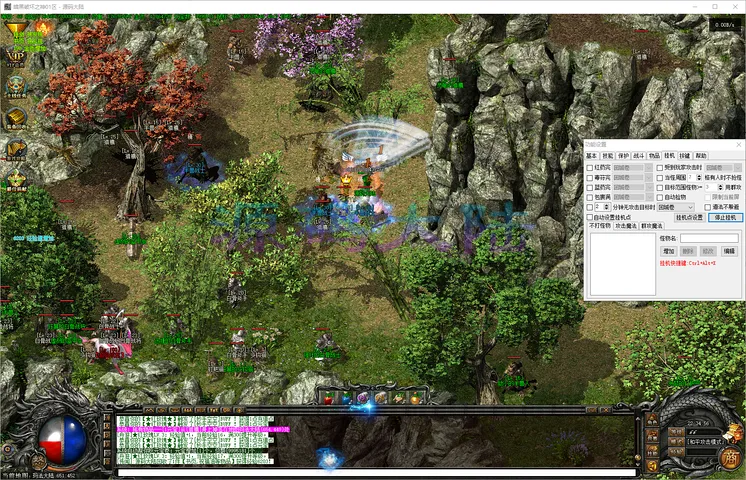Viewport: 746px width, 480px height.
Task: Switch to the 基本 tab
Action: tap(591, 156)
